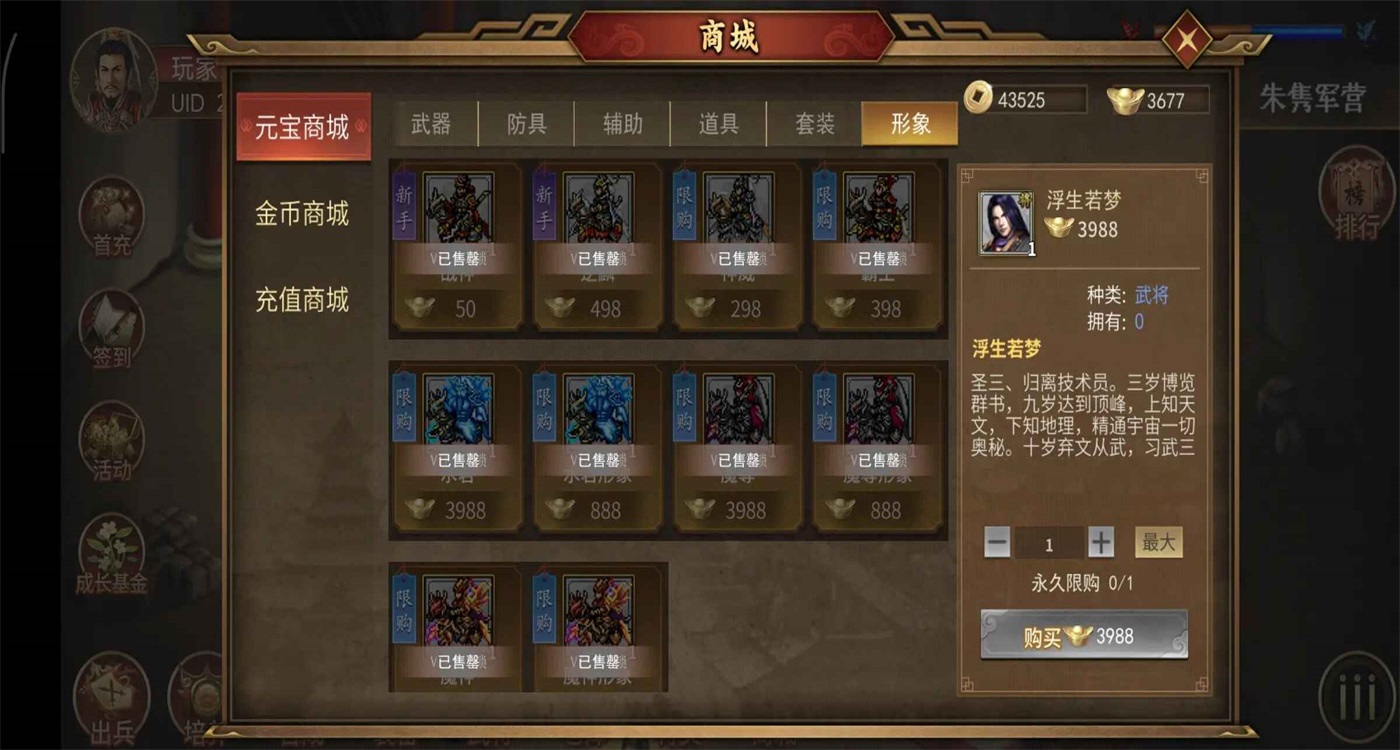1400x750 pixels.
Task: Select the 充值商城 recharge mall
Action: [x=303, y=300]
